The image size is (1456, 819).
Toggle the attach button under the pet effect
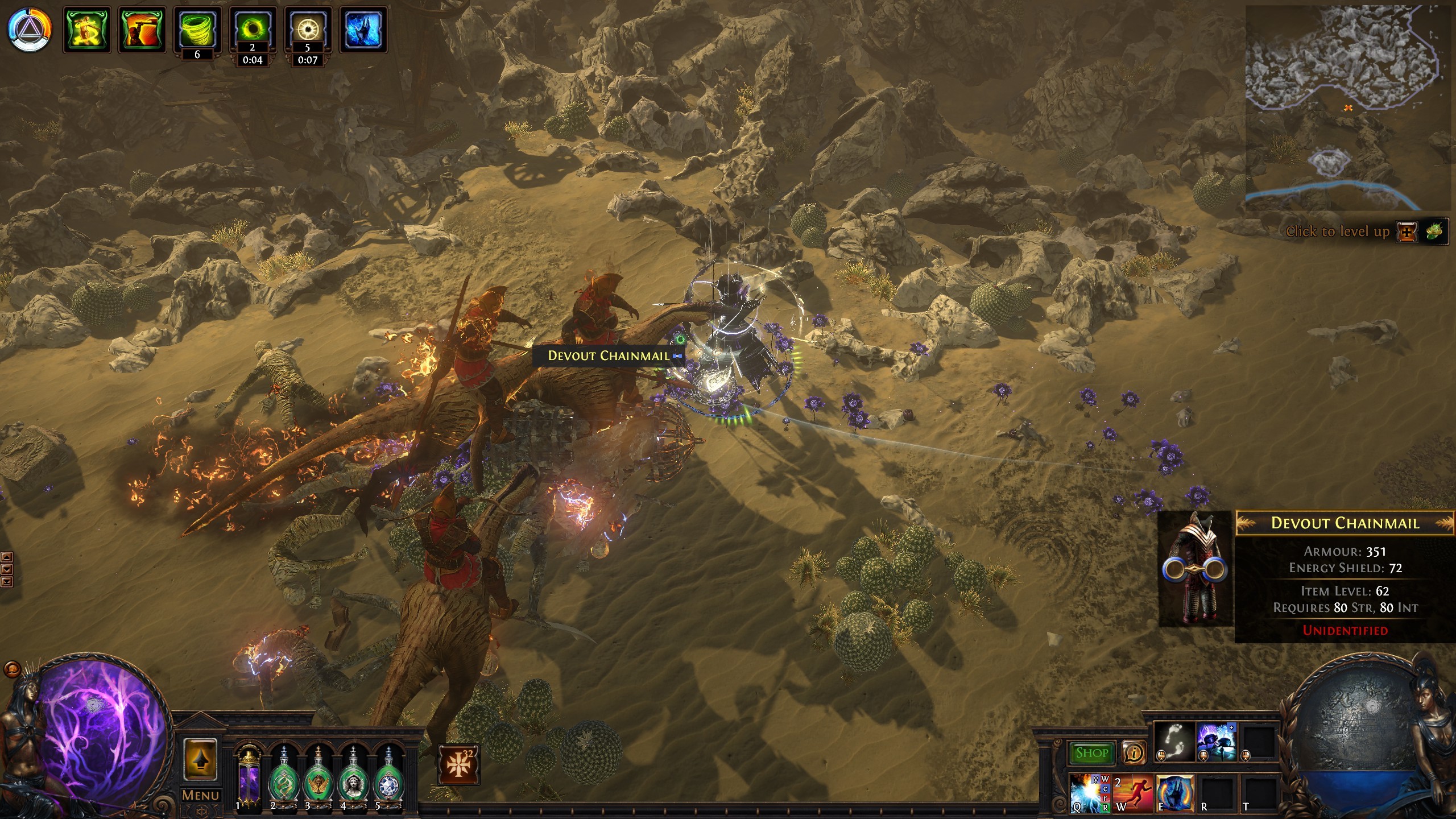[1203, 756]
